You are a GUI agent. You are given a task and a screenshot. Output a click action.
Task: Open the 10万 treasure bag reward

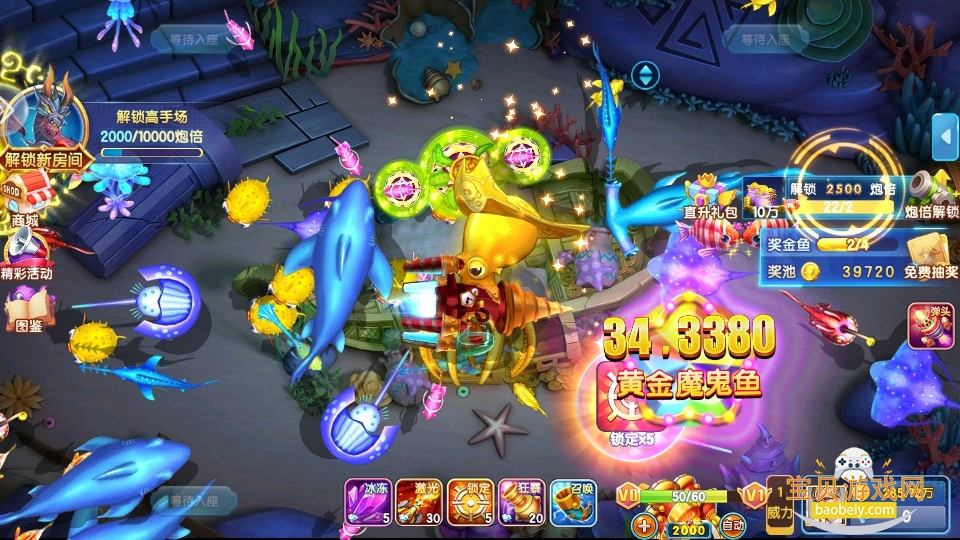coord(765,197)
